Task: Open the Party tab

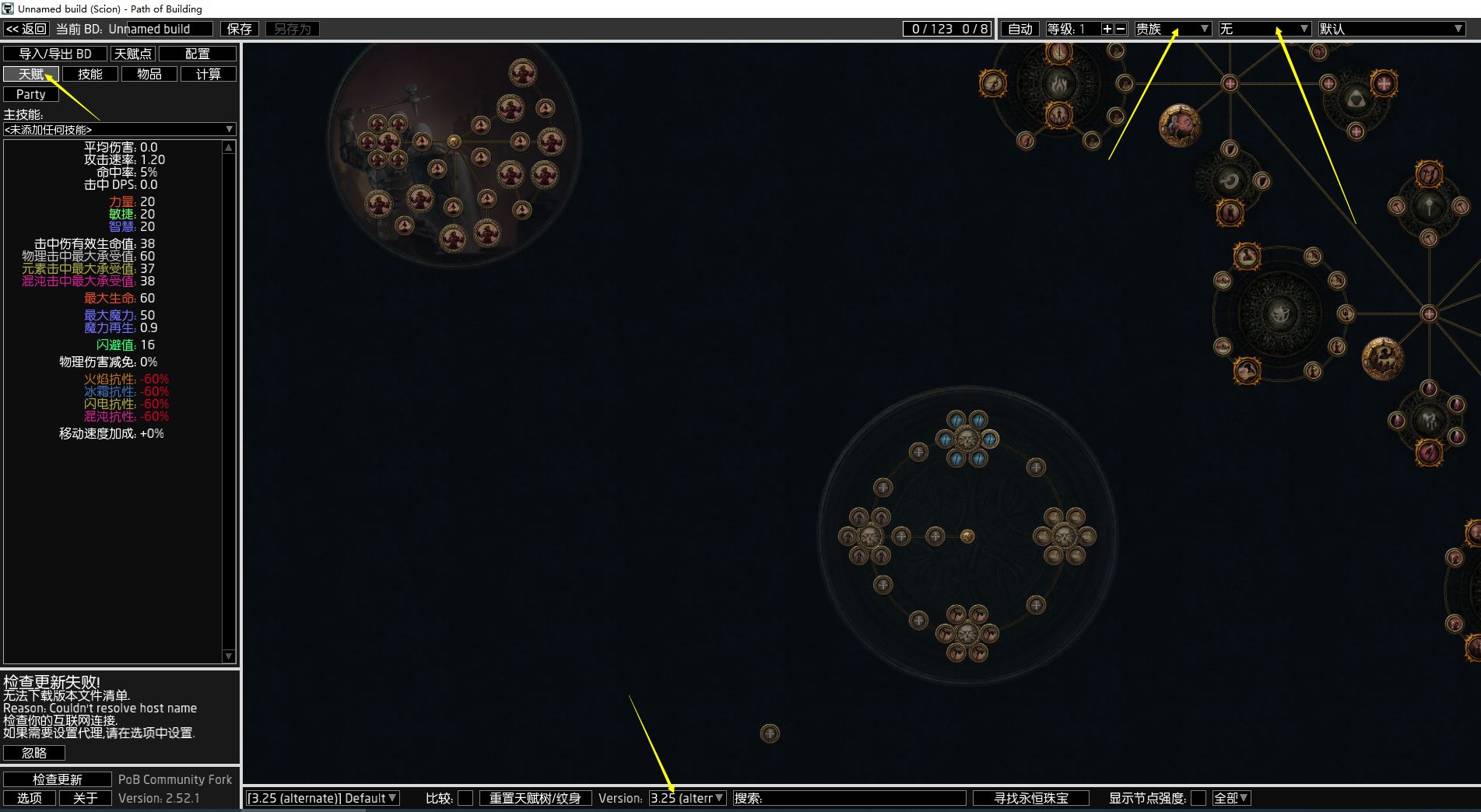Action: click(x=31, y=94)
